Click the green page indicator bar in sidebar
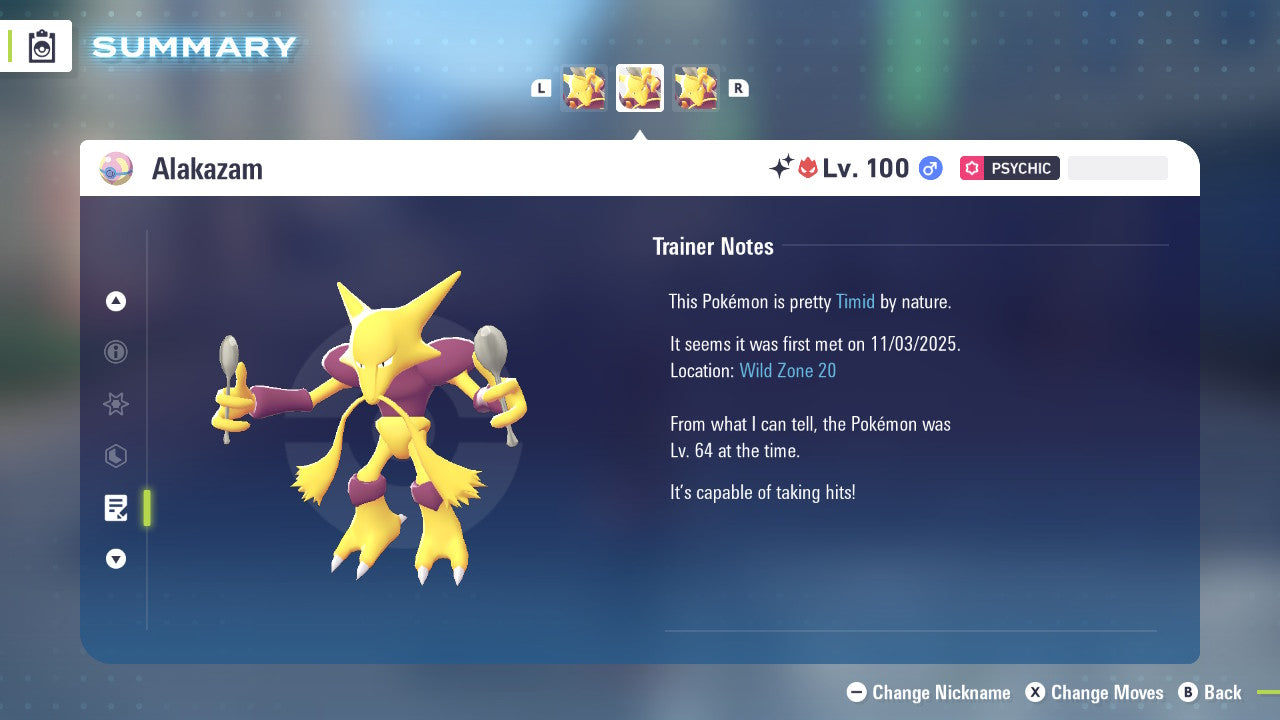Viewport: 1280px width, 720px height. click(x=146, y=508)
